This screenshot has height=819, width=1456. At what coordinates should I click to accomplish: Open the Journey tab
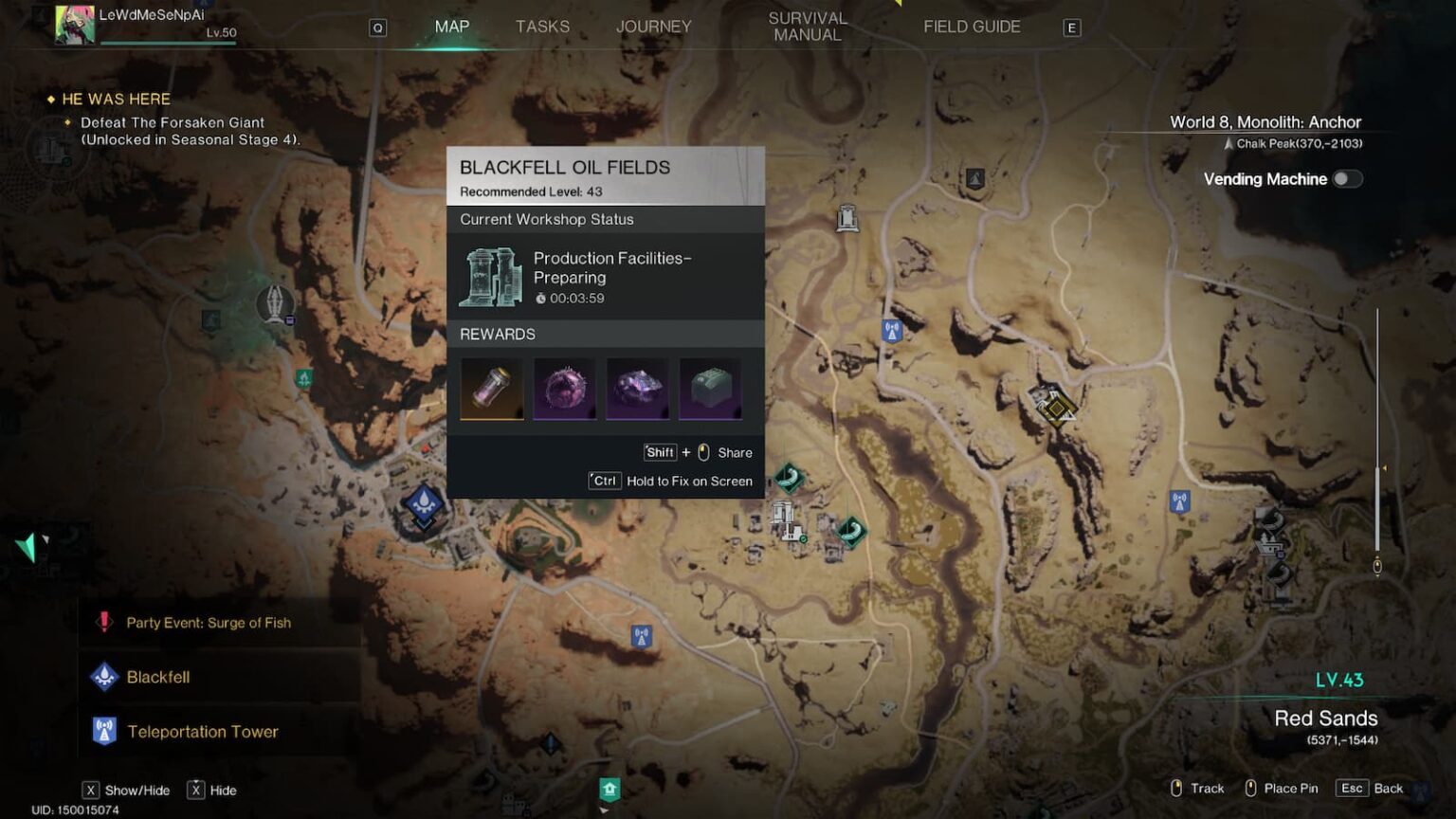pos(653,27)
